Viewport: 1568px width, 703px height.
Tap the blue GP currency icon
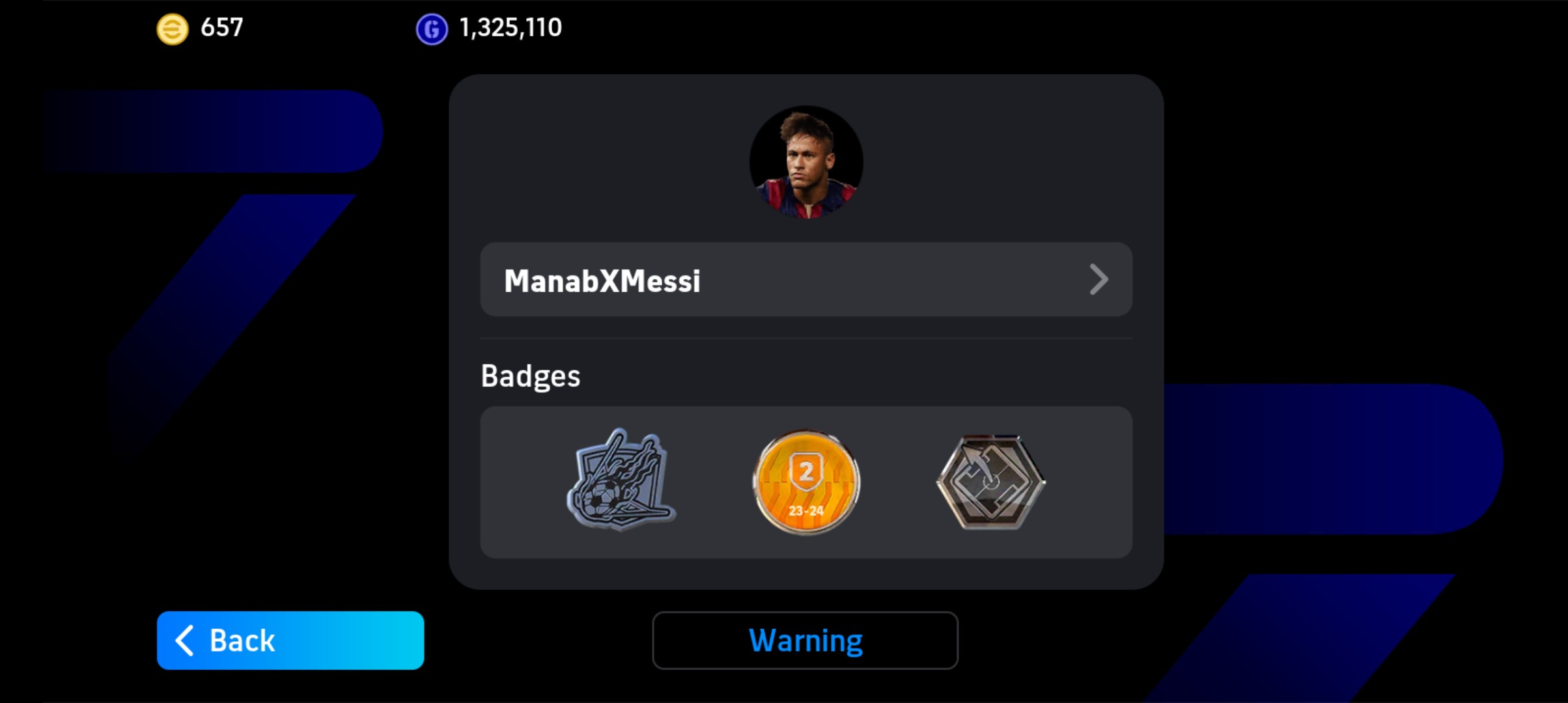pyautogui.click(x=432, y=29)
